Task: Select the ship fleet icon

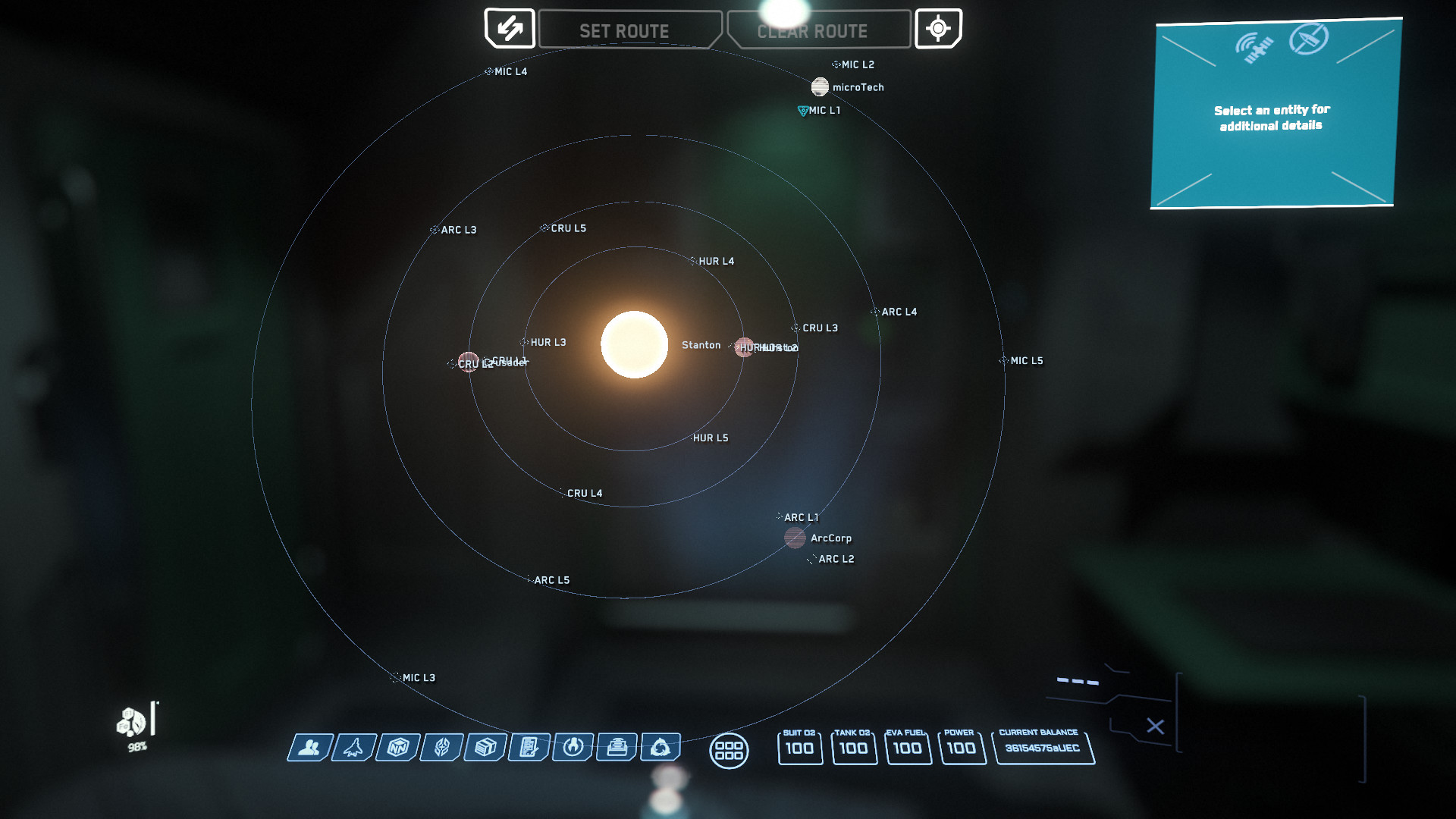Action: [x=353, y=748]
